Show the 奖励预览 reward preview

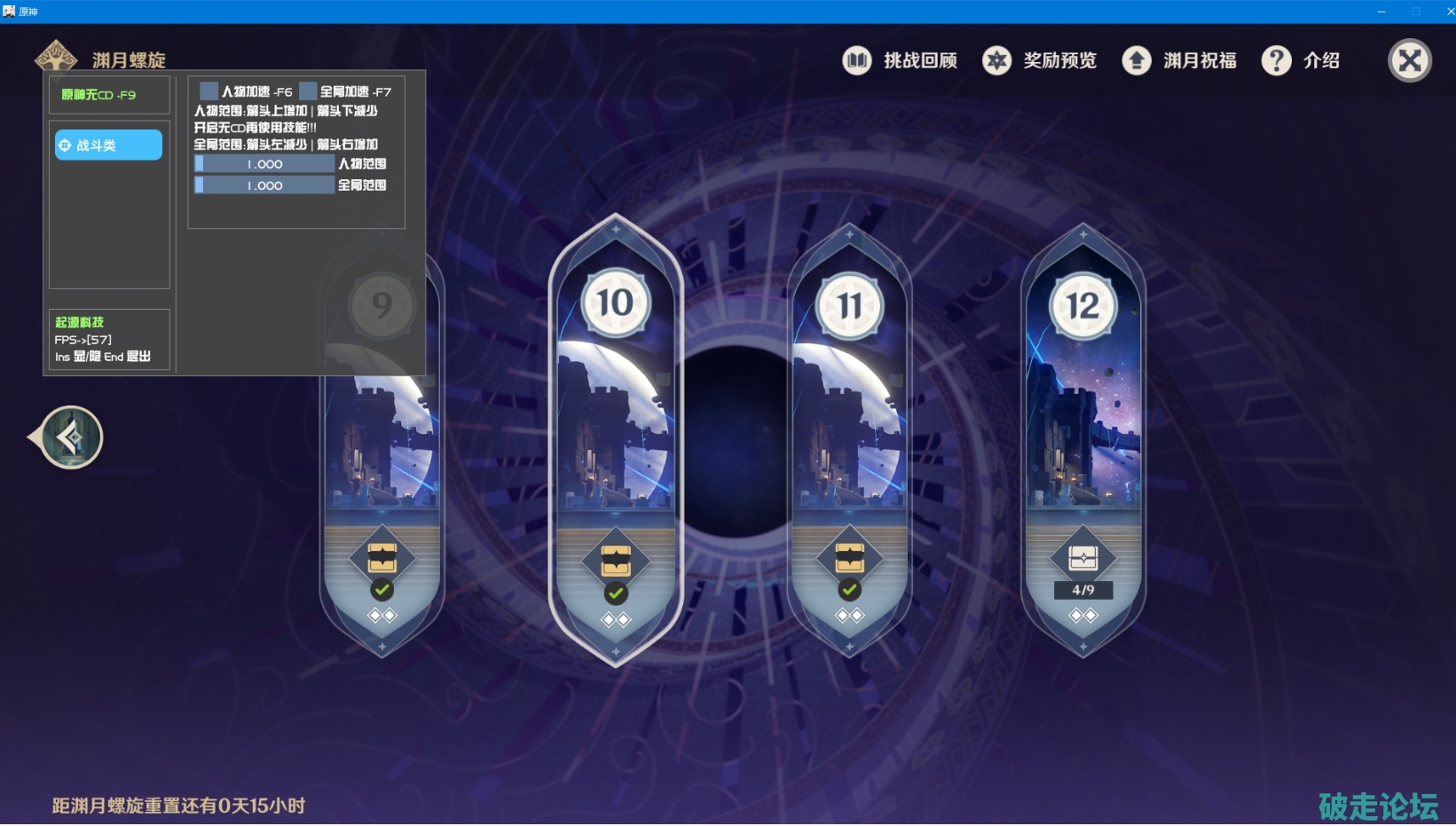pos(1040,60)
